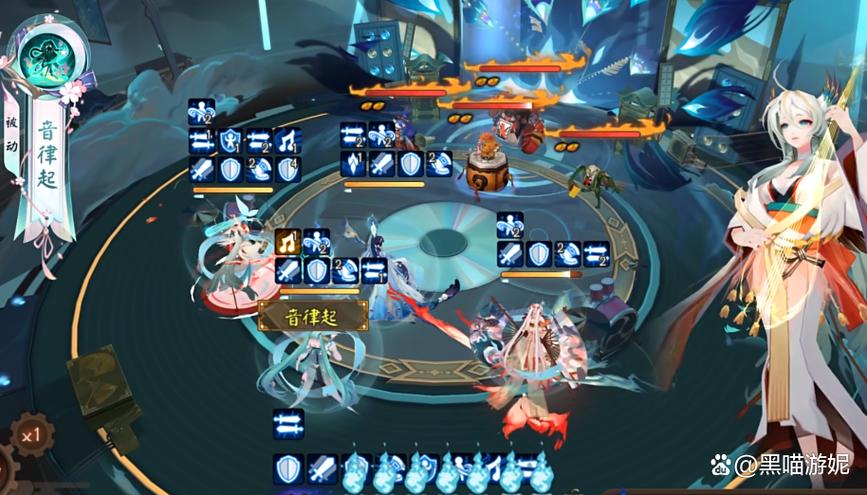Tap the gold 音律起 skill name label
This screenshot has width=867, height=495.
coord(313,316)
